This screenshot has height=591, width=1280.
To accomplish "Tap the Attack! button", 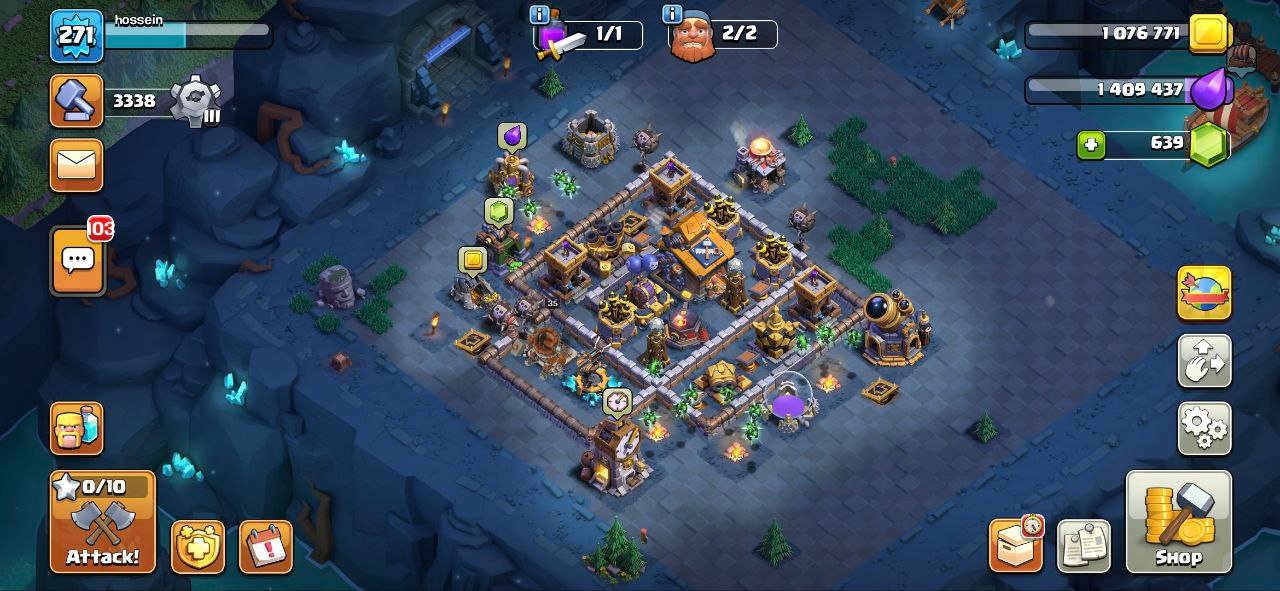I will point(103,522).
